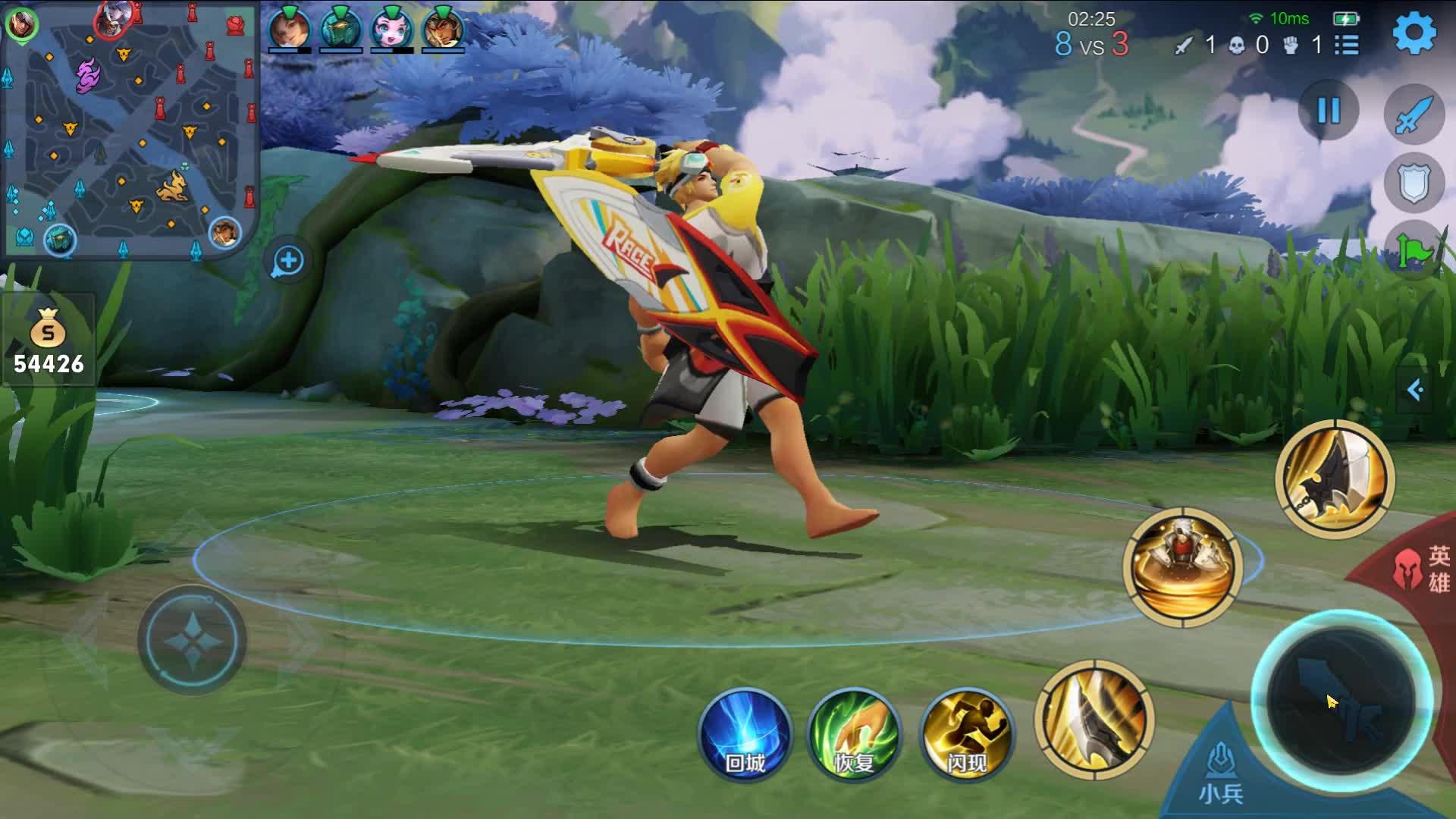Cast the golden blade slash skill

point(1094,719)
